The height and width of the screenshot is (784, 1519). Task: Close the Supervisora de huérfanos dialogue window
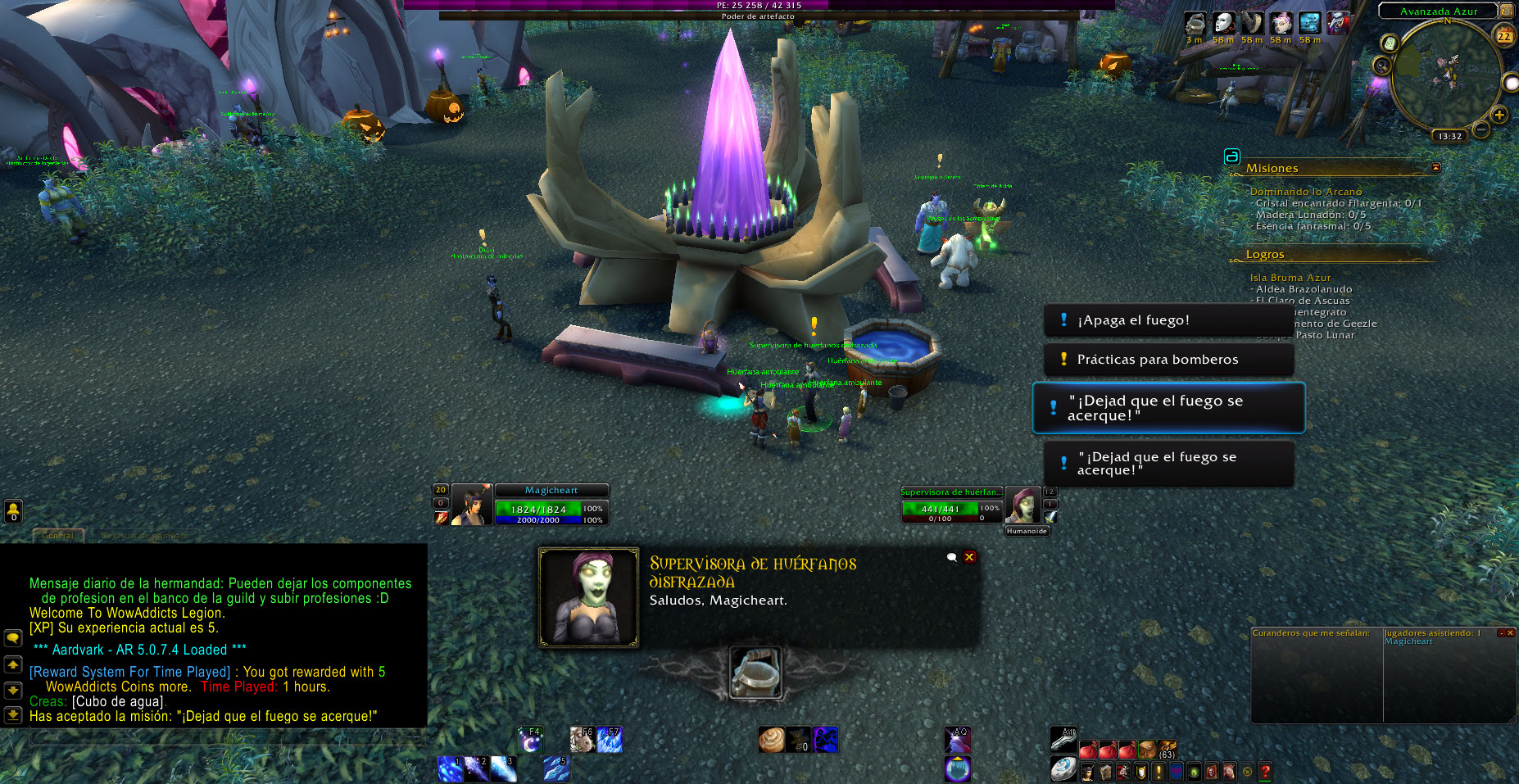tap(969, 557)
